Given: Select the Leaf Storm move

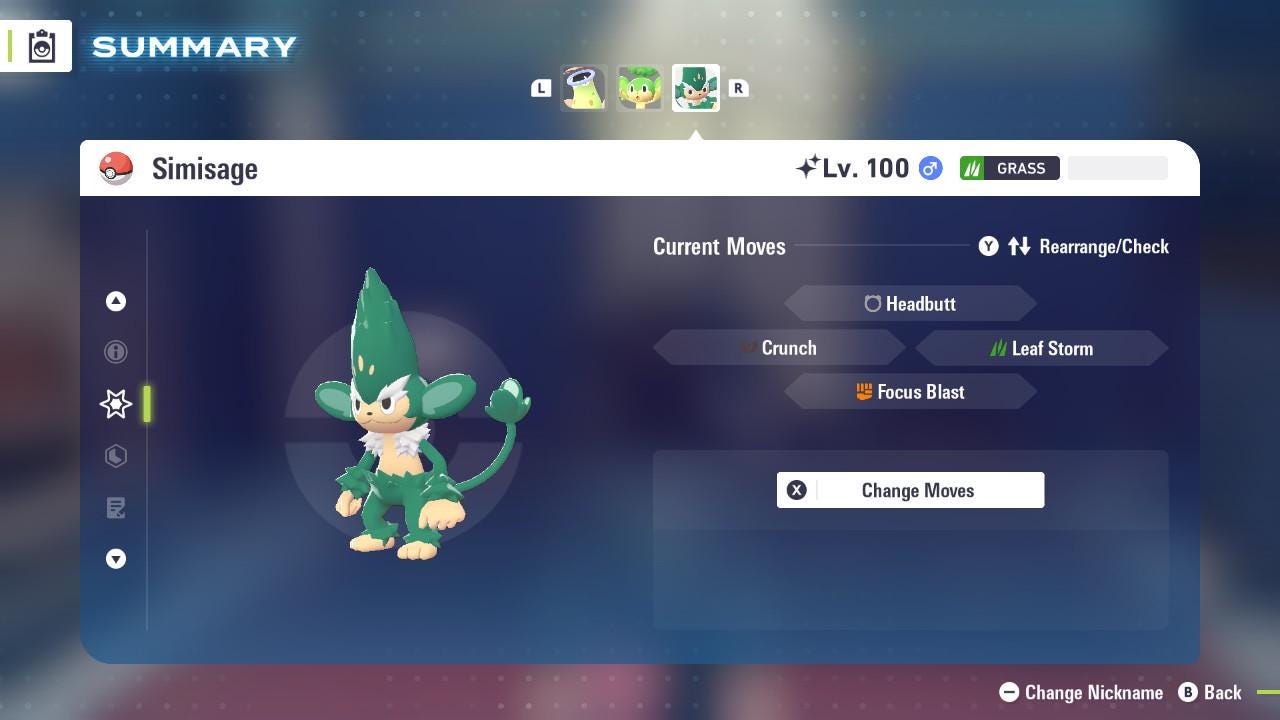Looking at the screenshot, I should click(1042, 348).
